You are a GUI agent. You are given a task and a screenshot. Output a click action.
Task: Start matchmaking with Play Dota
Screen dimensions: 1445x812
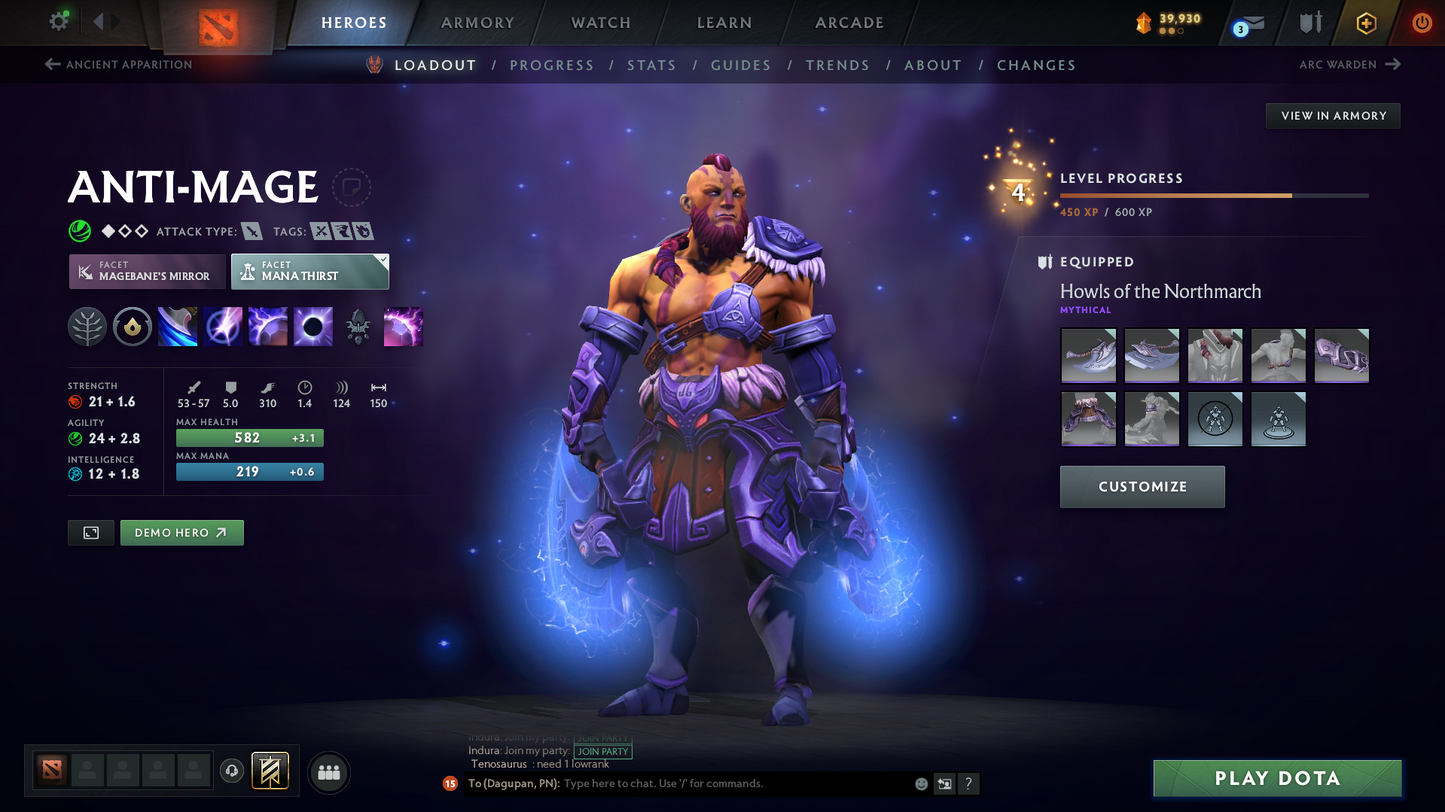click(1277, 778)
